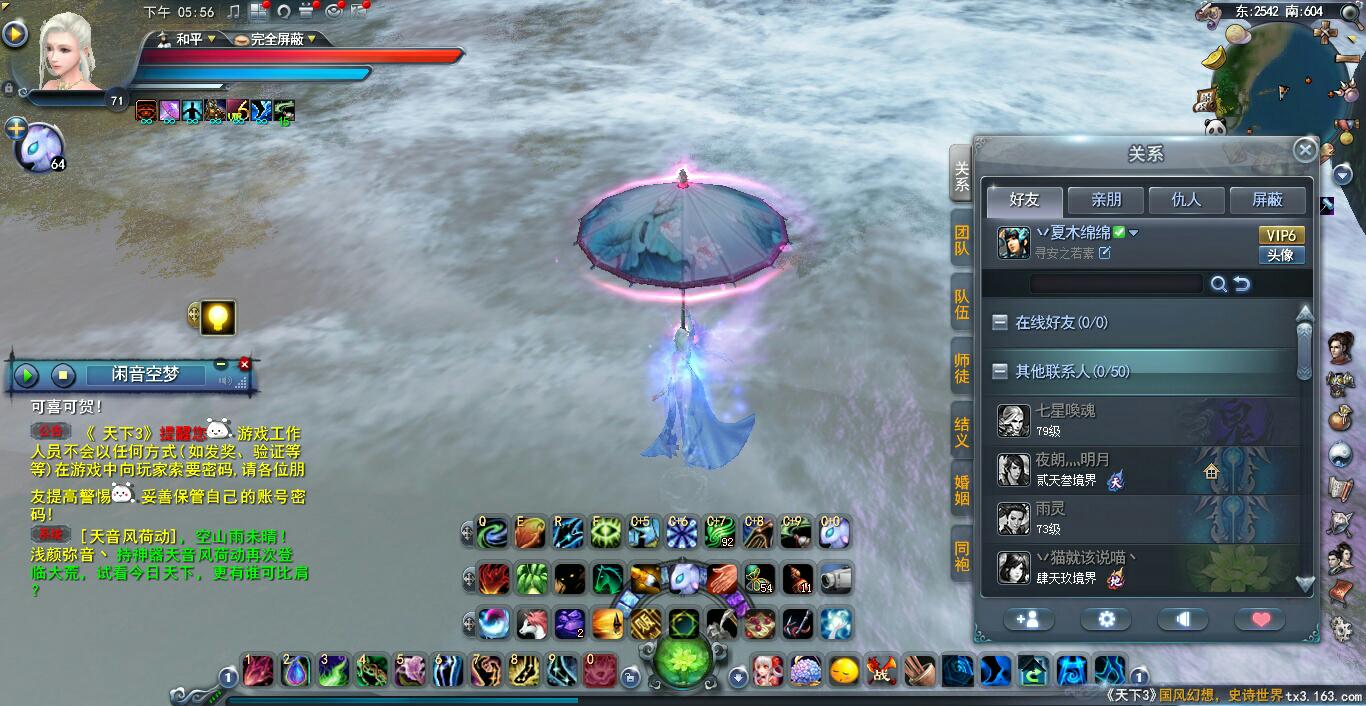
Task: Open the 师徒 side tab
Action: (961, 367)
